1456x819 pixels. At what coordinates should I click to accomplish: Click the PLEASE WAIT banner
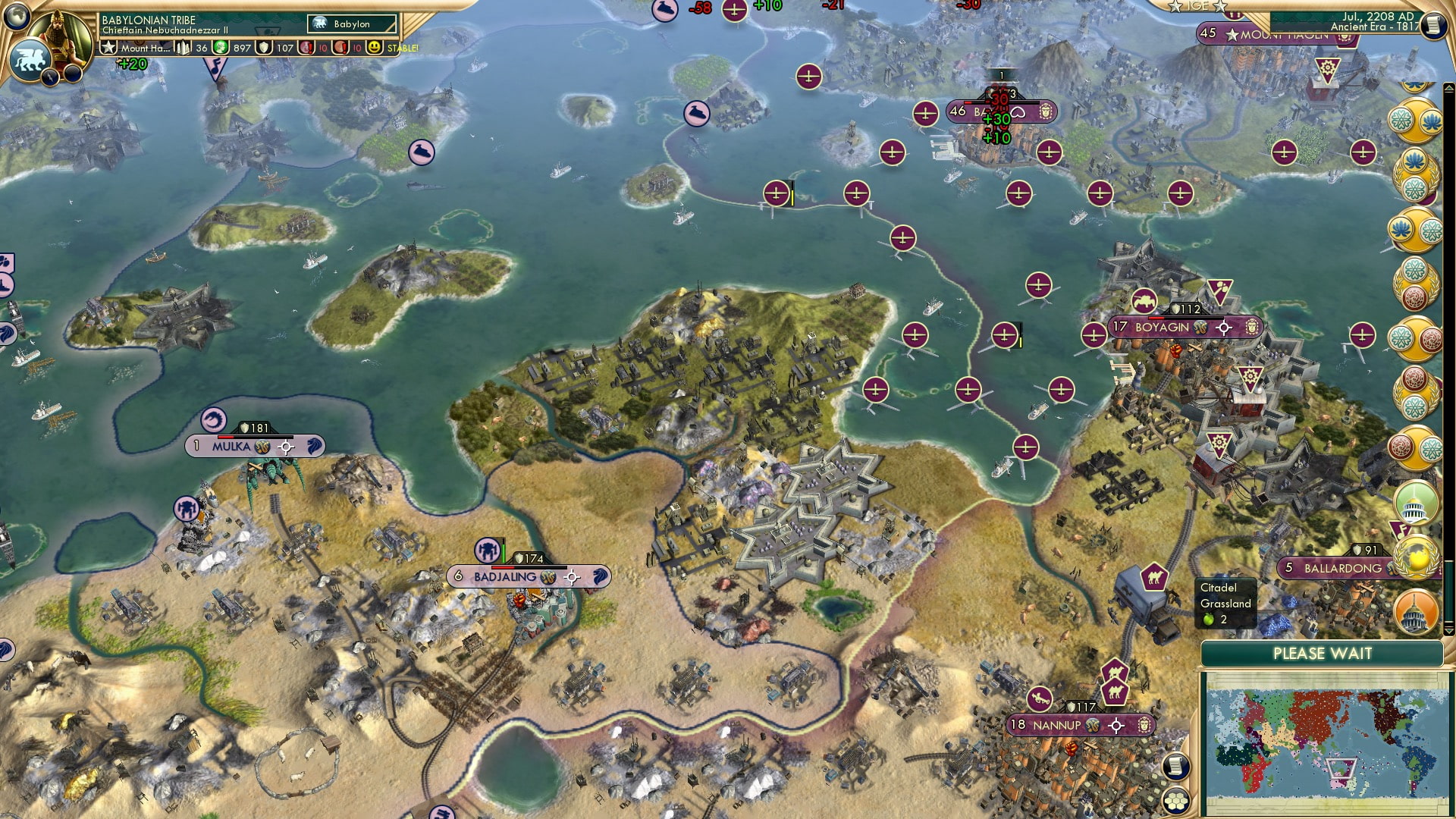tap(1325, 654)
